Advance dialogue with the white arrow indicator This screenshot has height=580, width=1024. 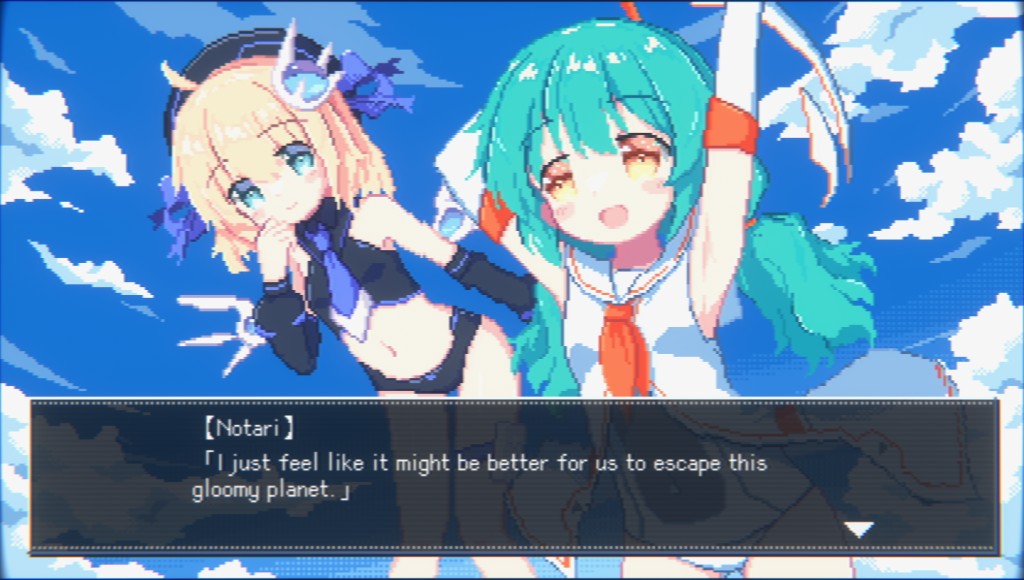click(x=859, y=529)
